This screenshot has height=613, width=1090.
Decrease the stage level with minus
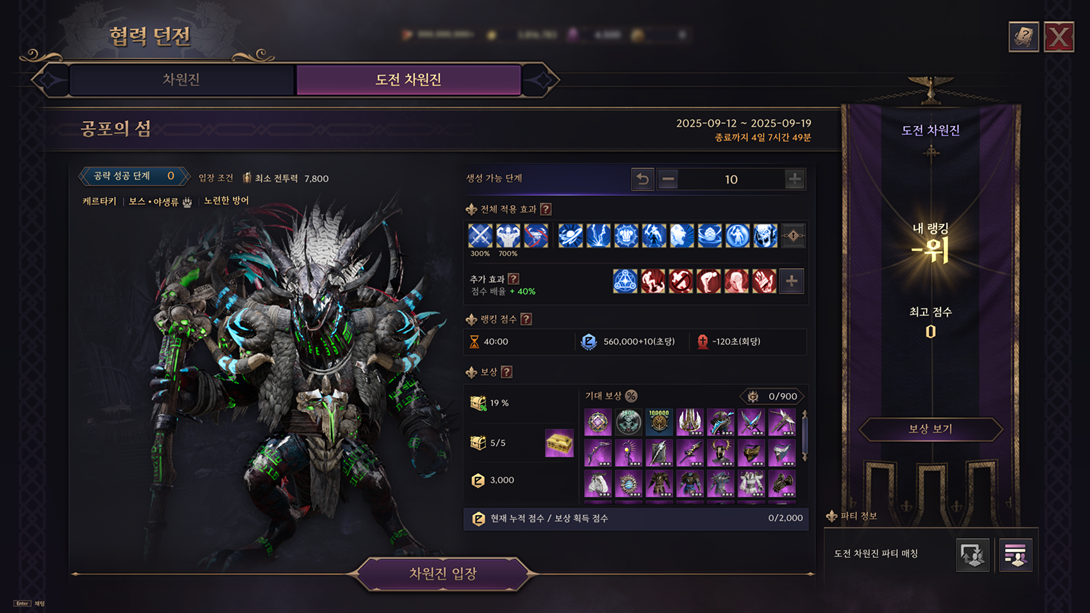[668, 179]
